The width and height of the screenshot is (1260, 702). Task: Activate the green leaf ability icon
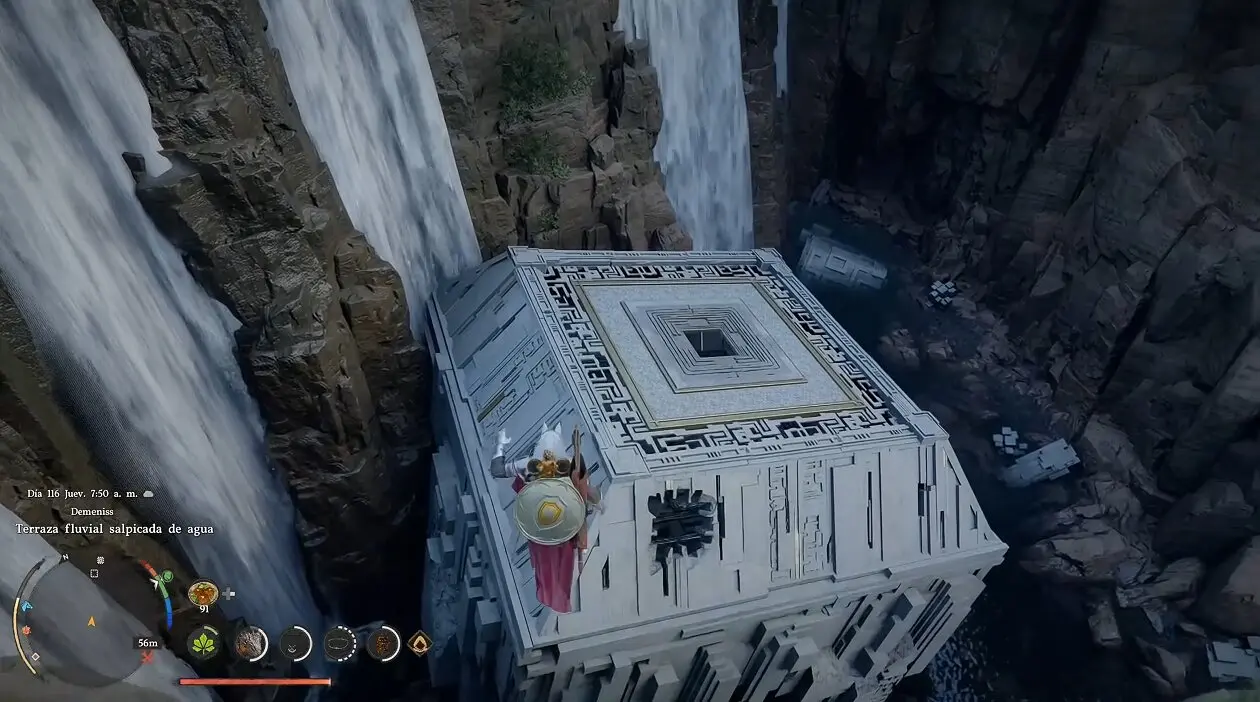204,643
